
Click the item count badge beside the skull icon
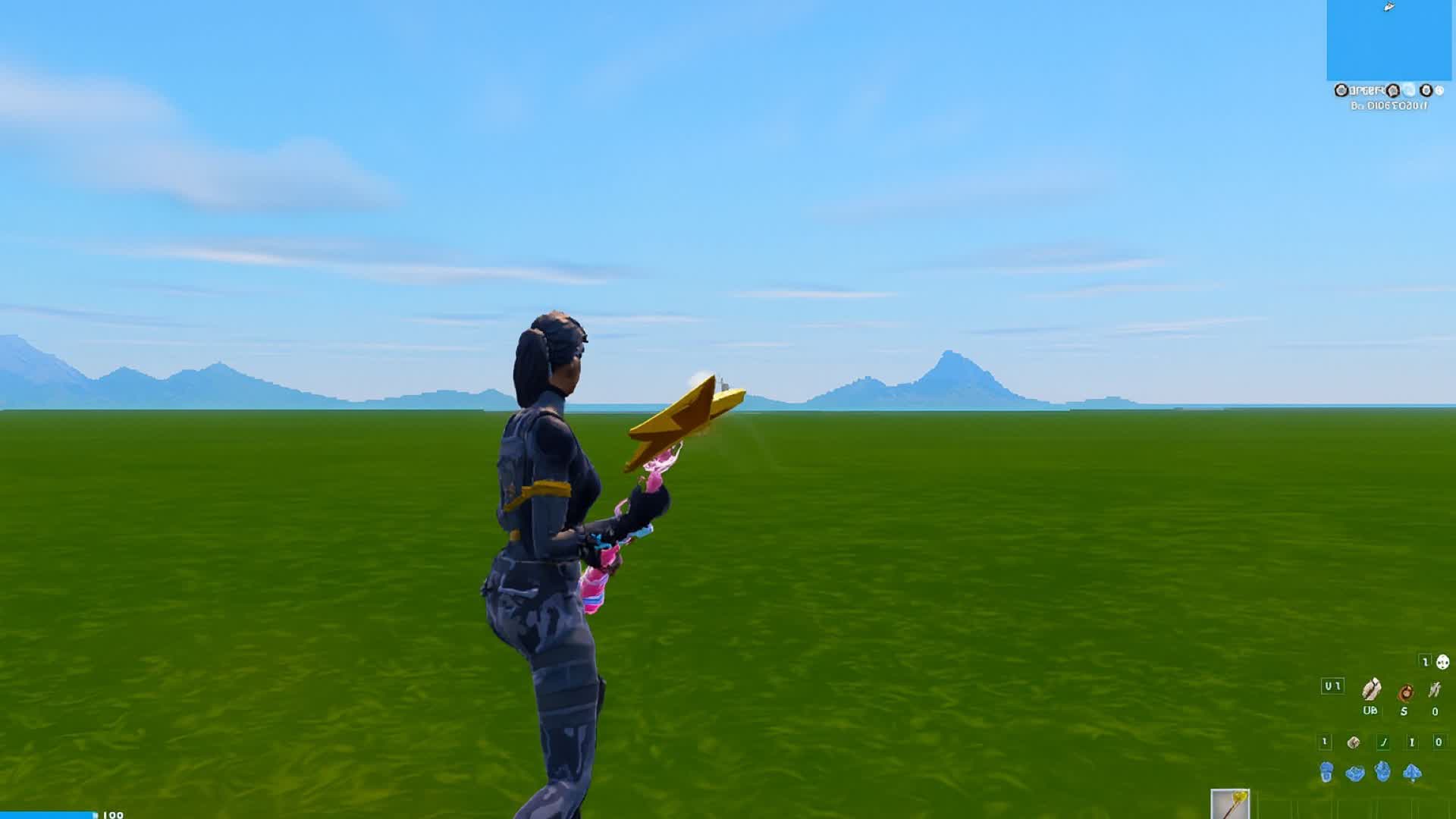(x=1426, y=661)
